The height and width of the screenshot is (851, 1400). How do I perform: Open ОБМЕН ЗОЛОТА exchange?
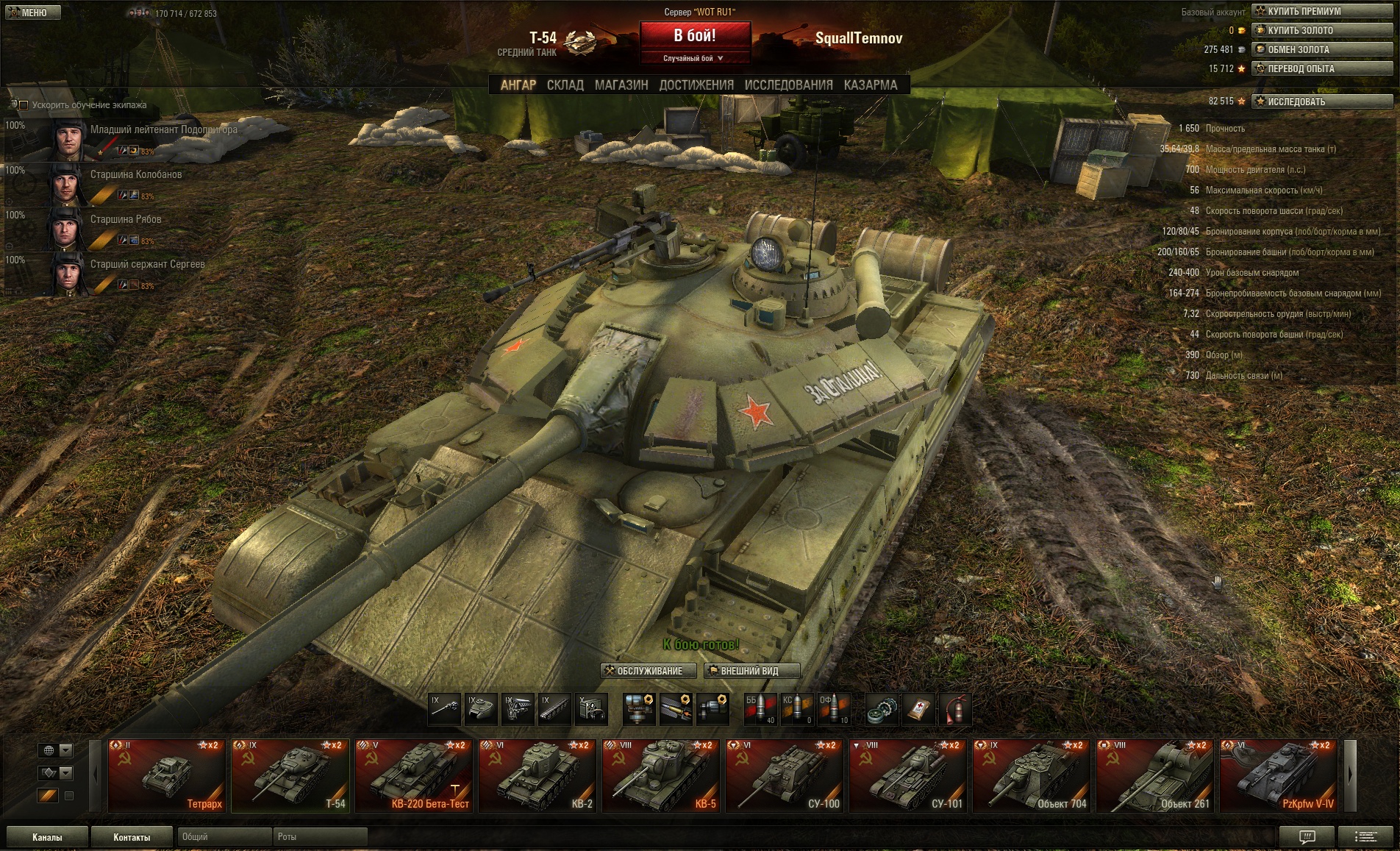pyautogui.click(x=1321, y=49)
